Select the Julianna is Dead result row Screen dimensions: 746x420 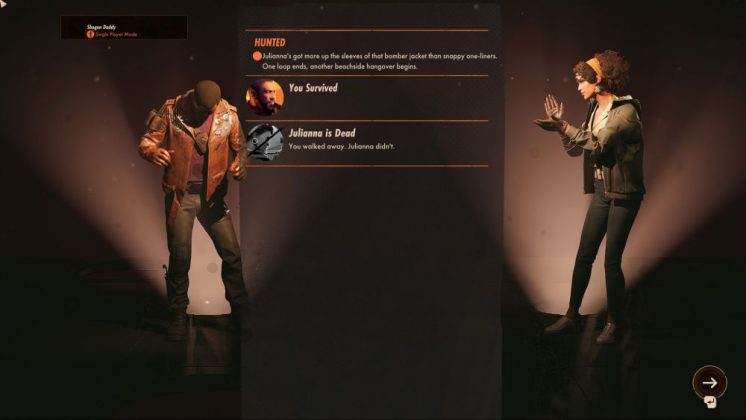pos(367,141)
